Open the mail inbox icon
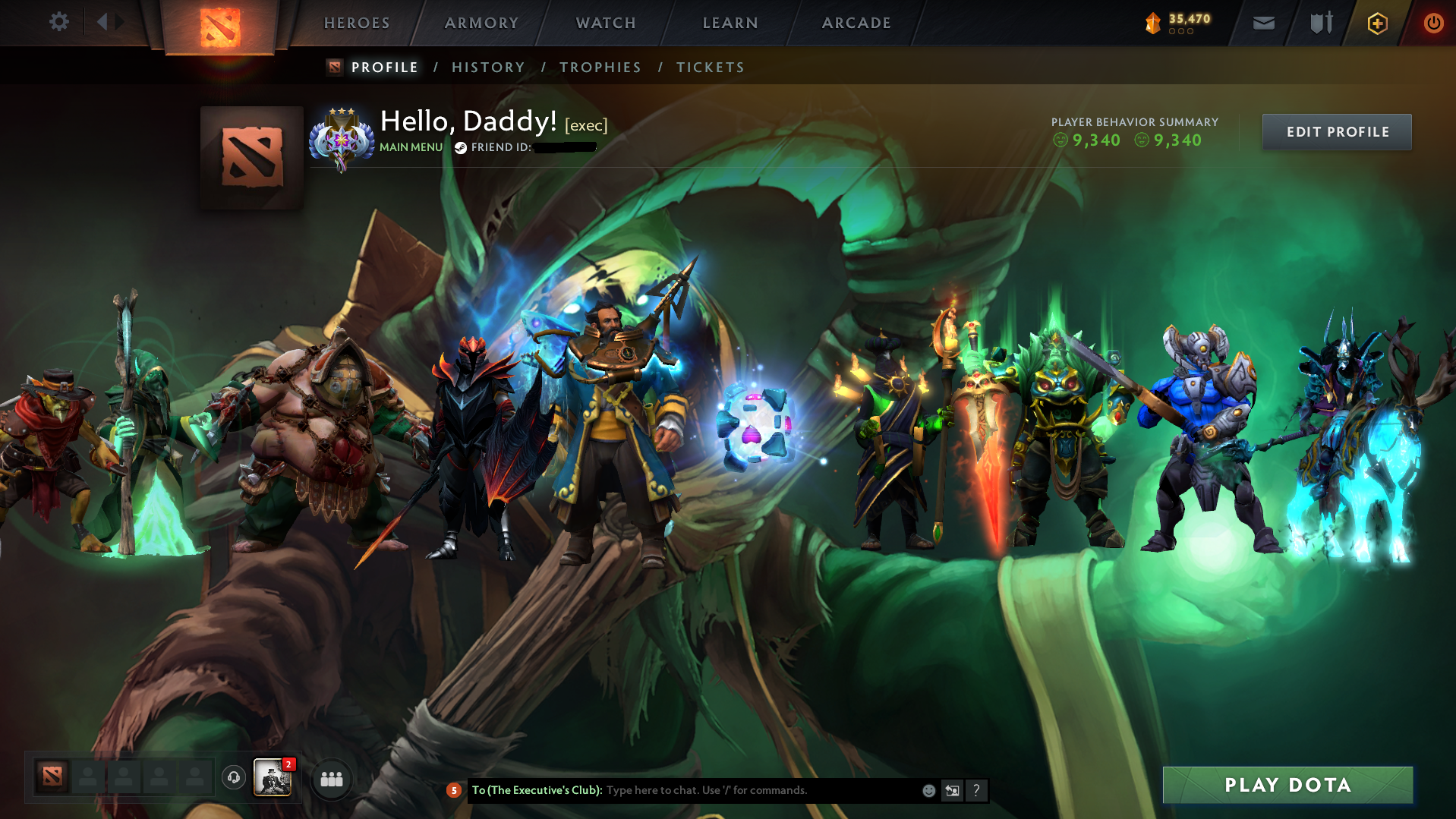The image size is (1456, 819). pos(1262,23)
